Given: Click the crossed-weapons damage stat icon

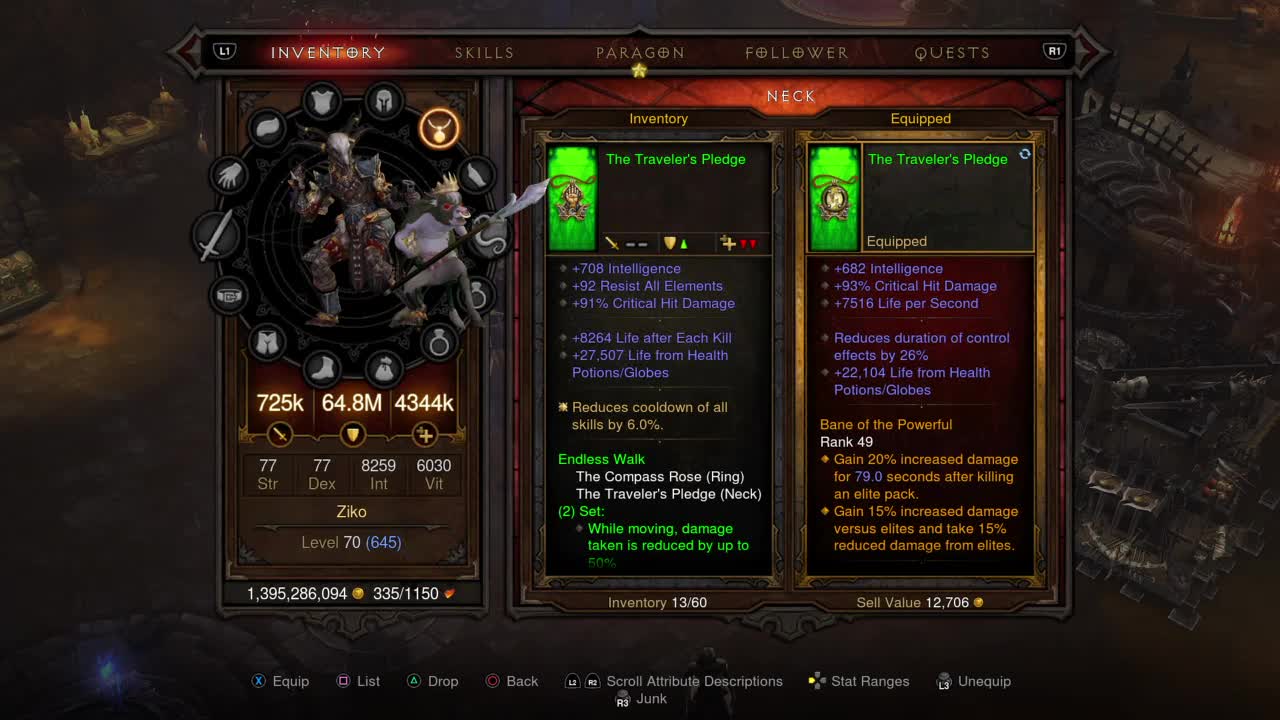Looking at the screenshot, I should [279, 435].
